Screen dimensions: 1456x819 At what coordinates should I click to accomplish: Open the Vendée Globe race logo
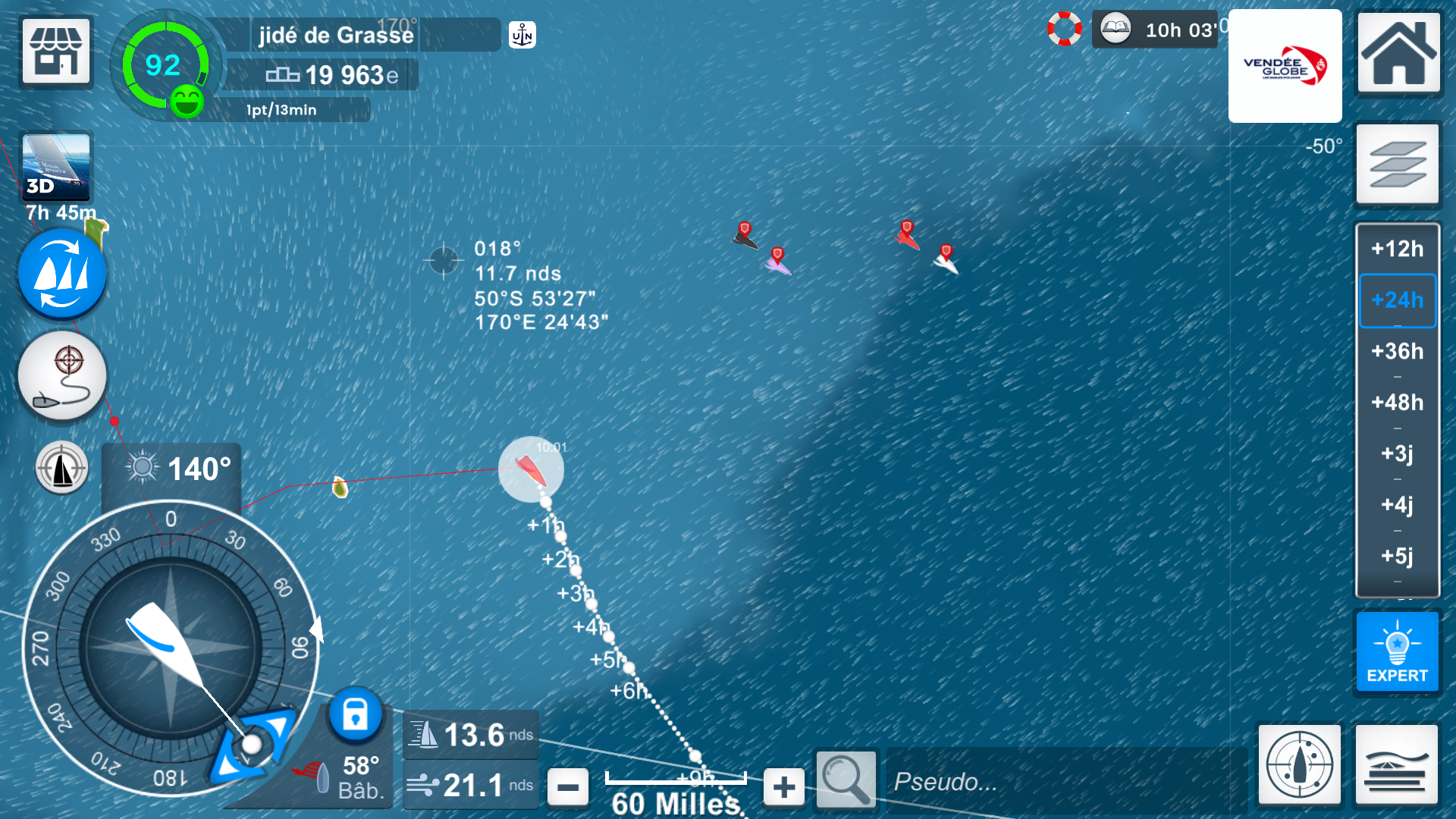pos(1285,66)
